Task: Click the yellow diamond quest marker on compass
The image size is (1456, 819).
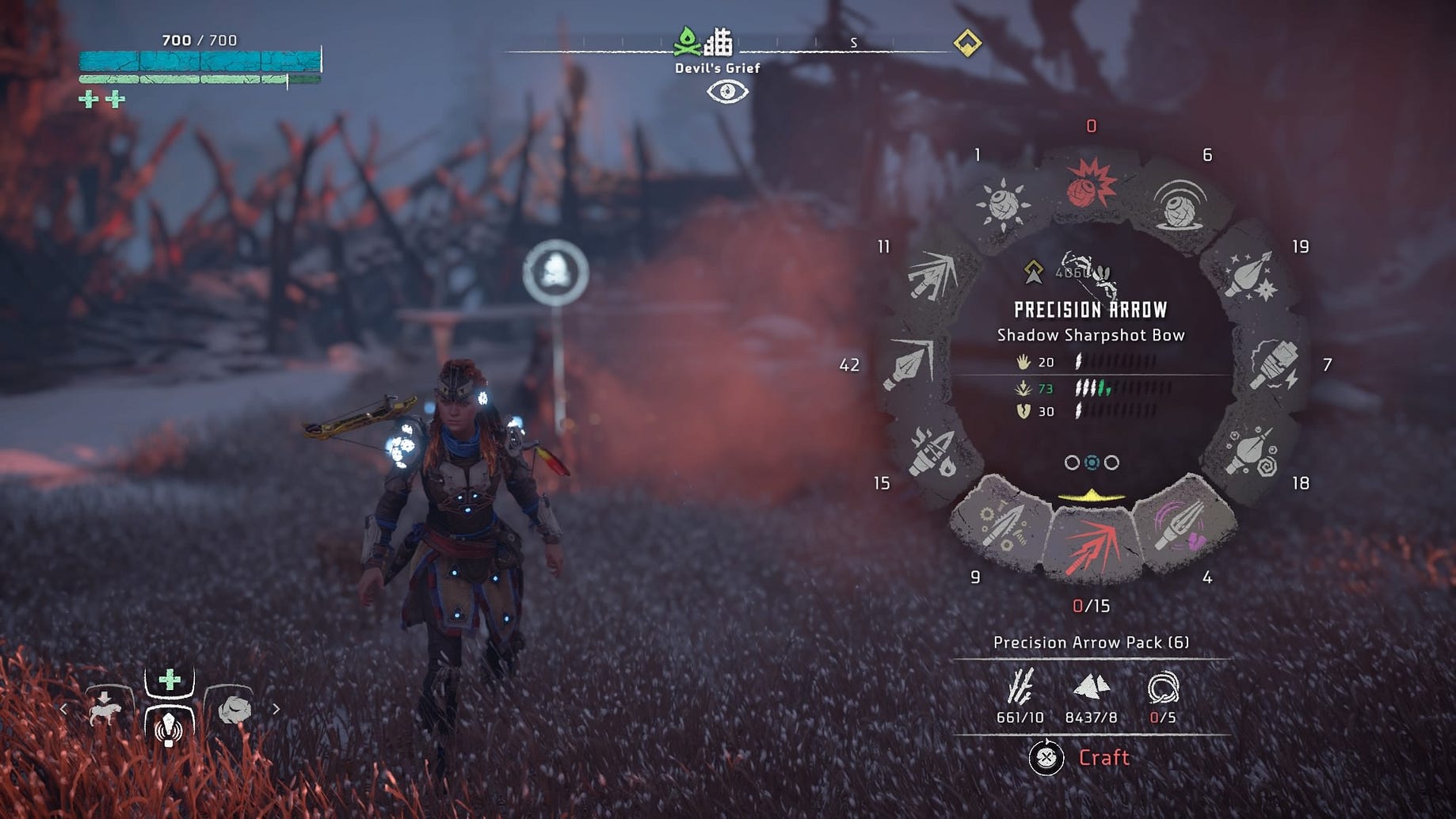Action: [967, 42]
